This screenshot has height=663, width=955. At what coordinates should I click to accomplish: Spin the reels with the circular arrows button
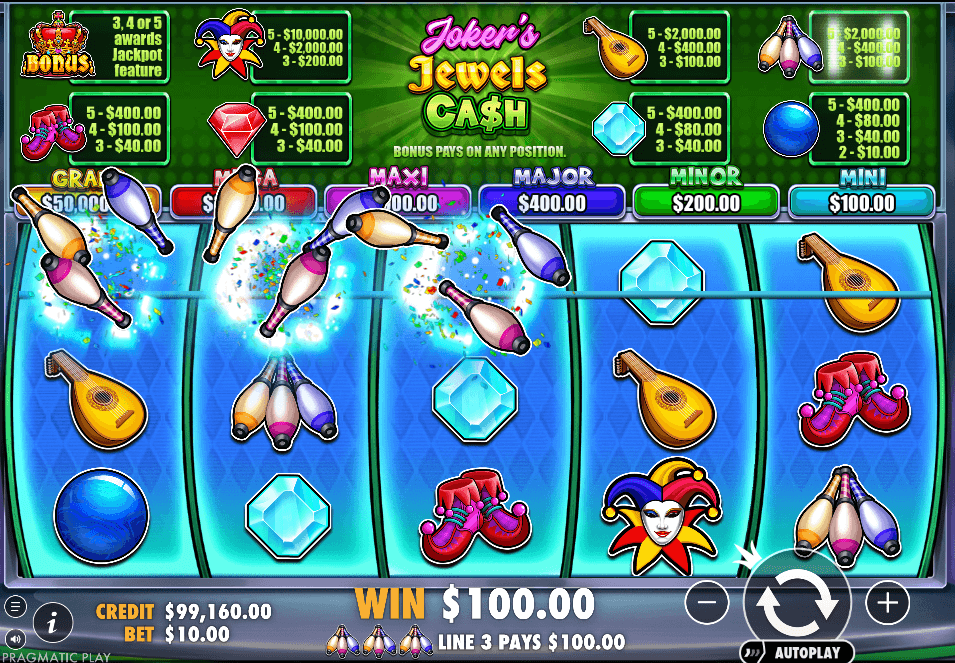[x=797, y=602]
